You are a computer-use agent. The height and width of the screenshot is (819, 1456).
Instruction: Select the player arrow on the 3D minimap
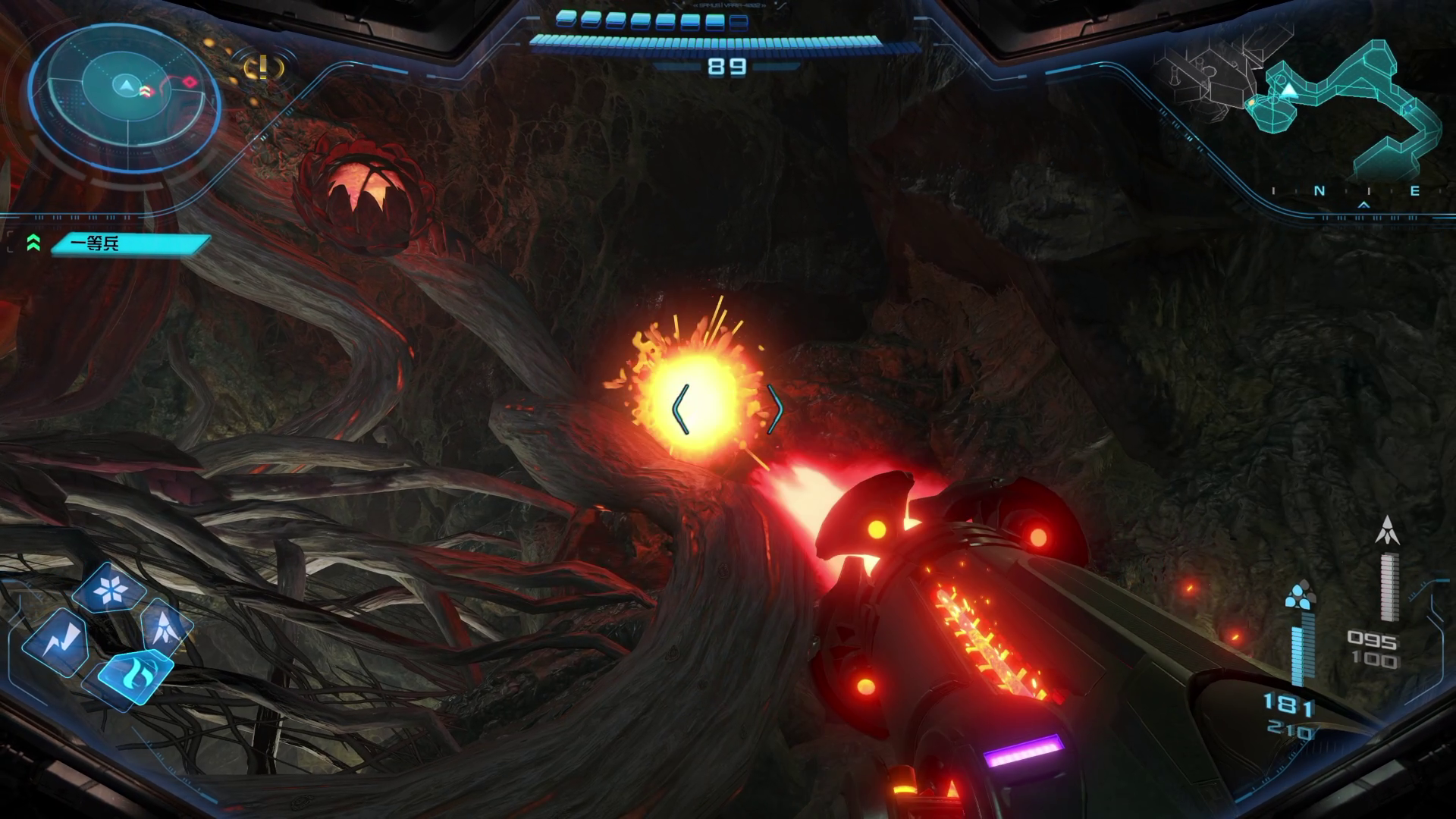click(1288, 92)
